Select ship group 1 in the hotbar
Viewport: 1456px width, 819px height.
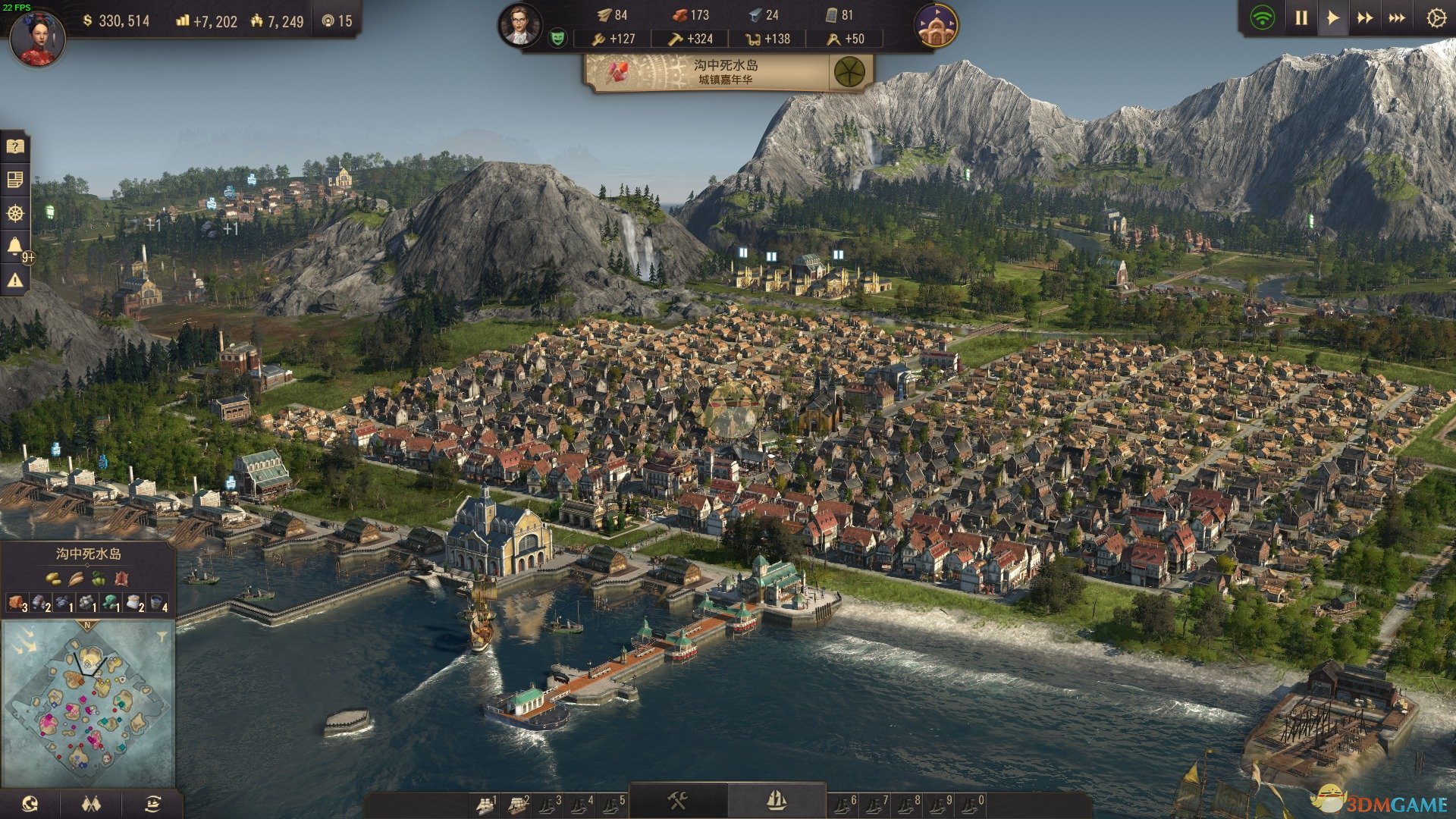[485, 804]
